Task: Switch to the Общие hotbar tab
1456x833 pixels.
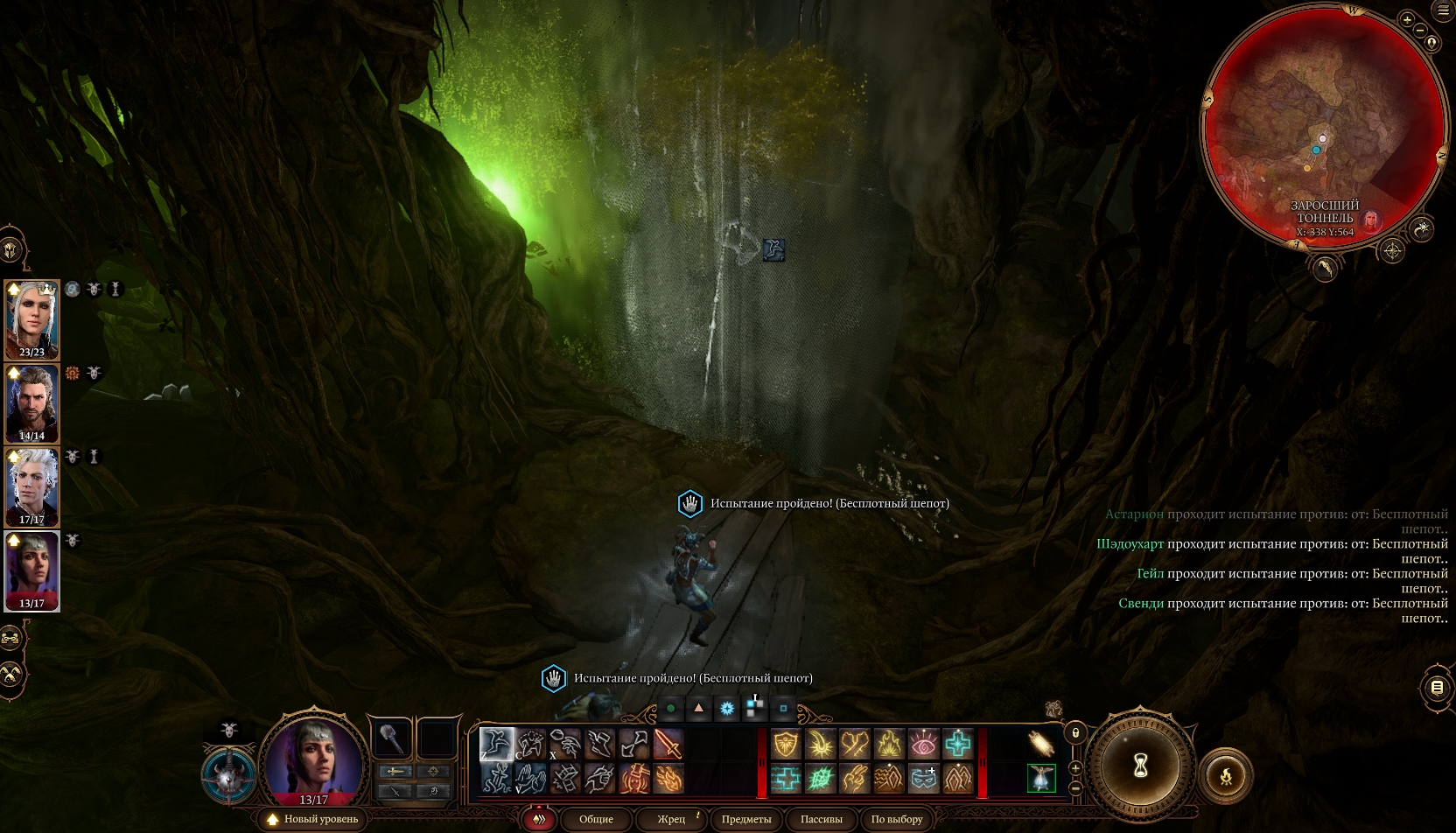Action: (x=596, y=819)
